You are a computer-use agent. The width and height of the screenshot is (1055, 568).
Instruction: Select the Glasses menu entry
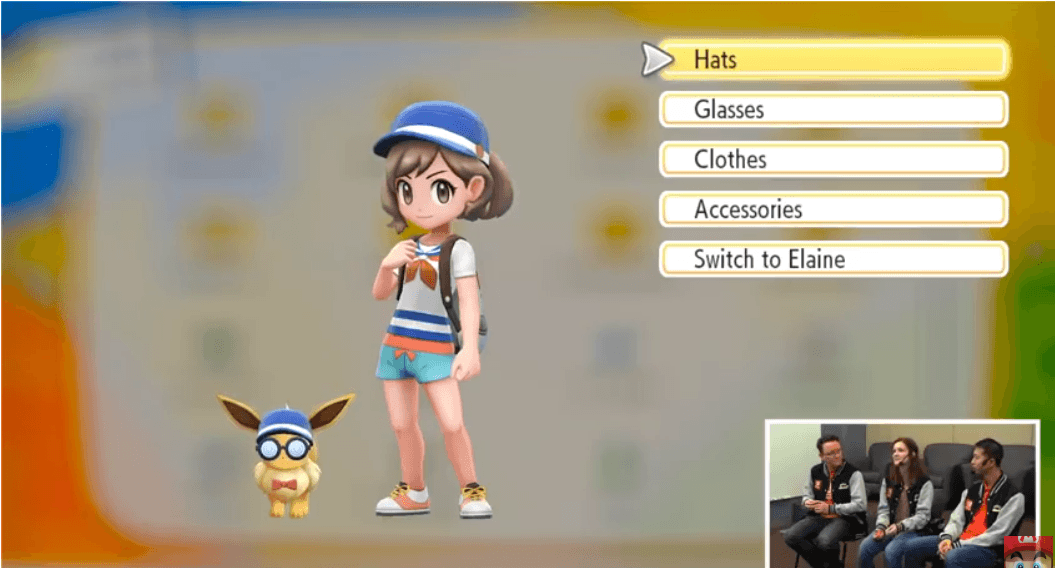[833, 109]
